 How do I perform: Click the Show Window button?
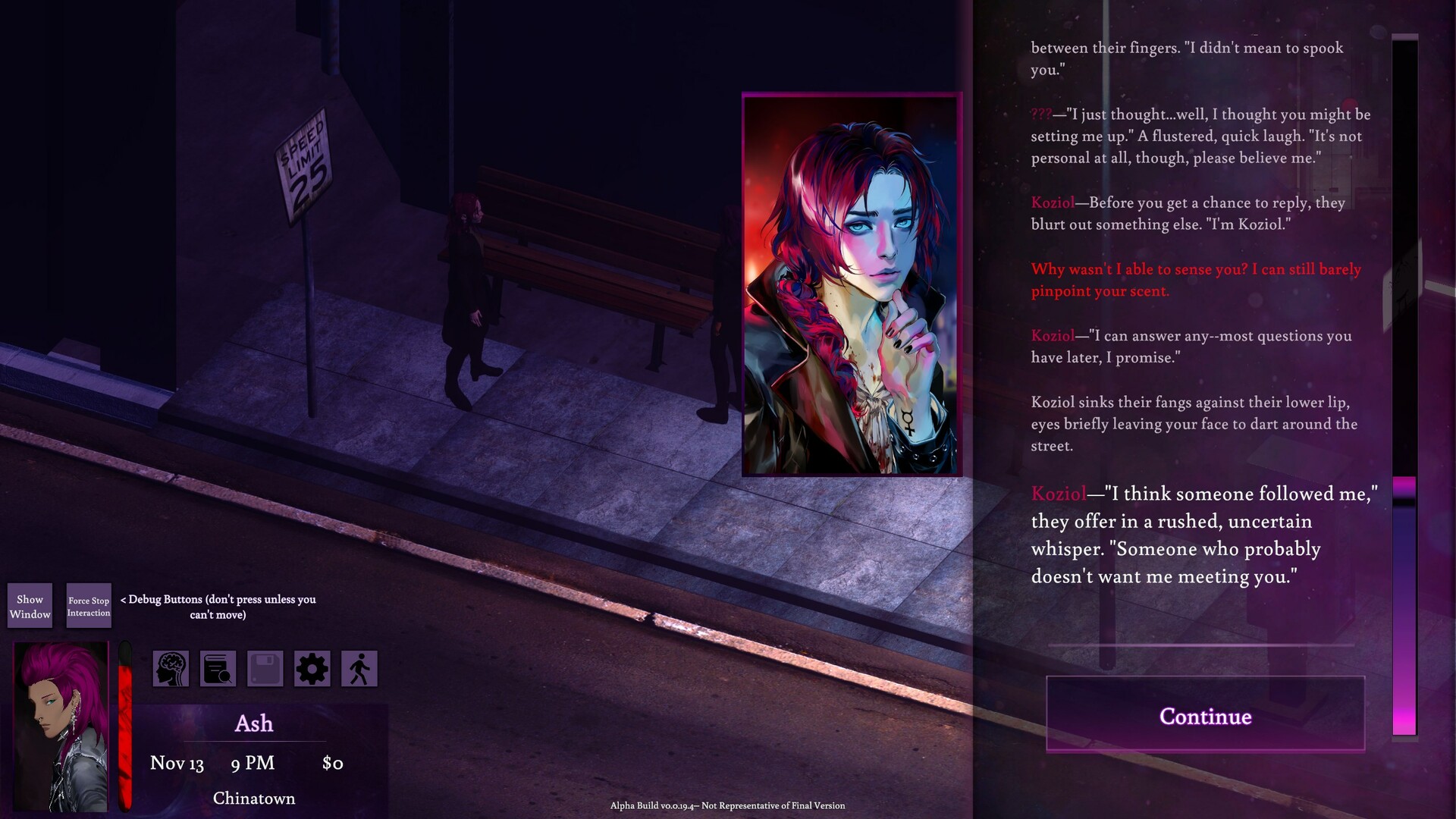point(30,605)
